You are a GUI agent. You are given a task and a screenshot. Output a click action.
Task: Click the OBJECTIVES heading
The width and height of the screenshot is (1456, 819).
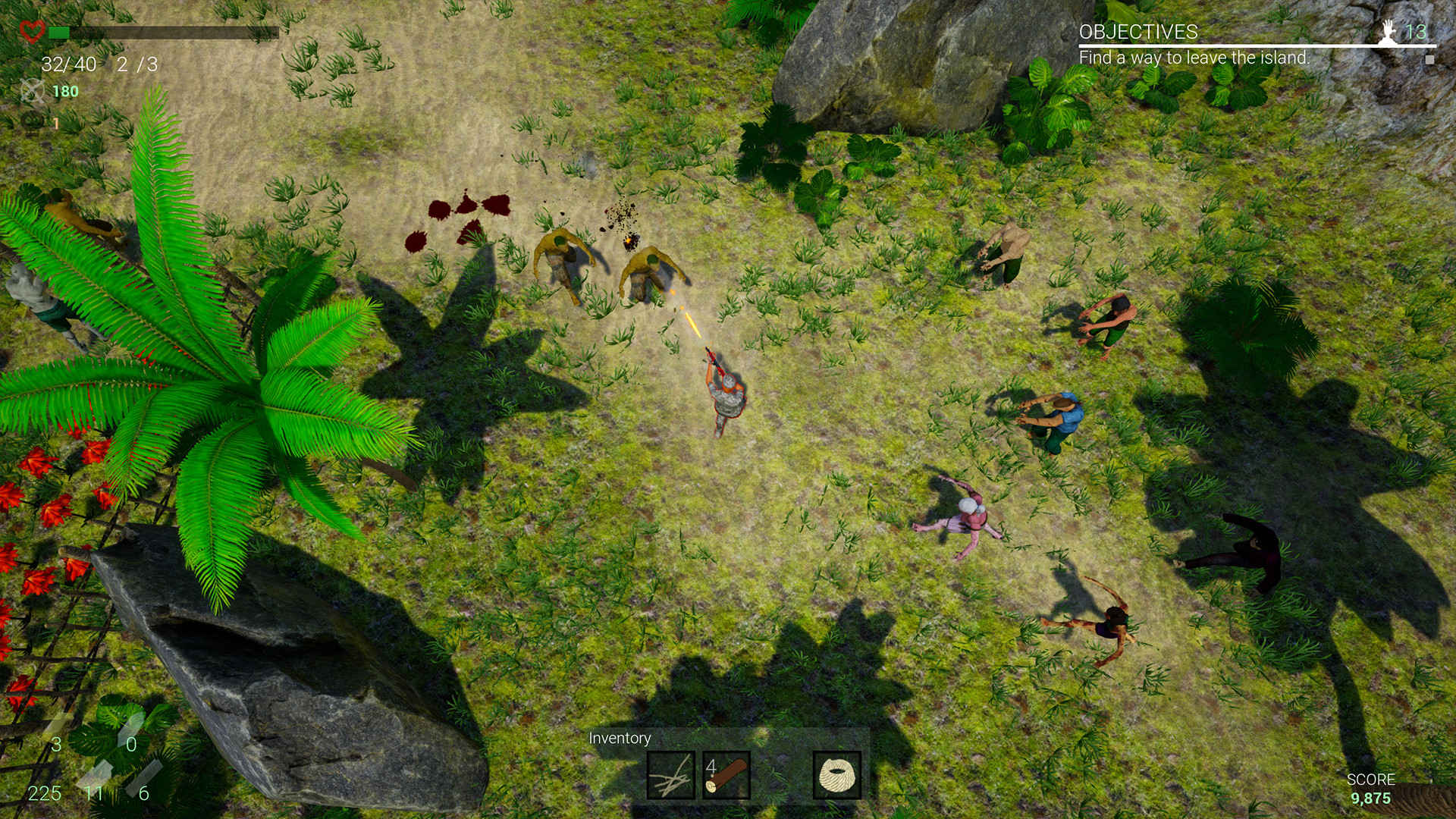(1138, 33)
